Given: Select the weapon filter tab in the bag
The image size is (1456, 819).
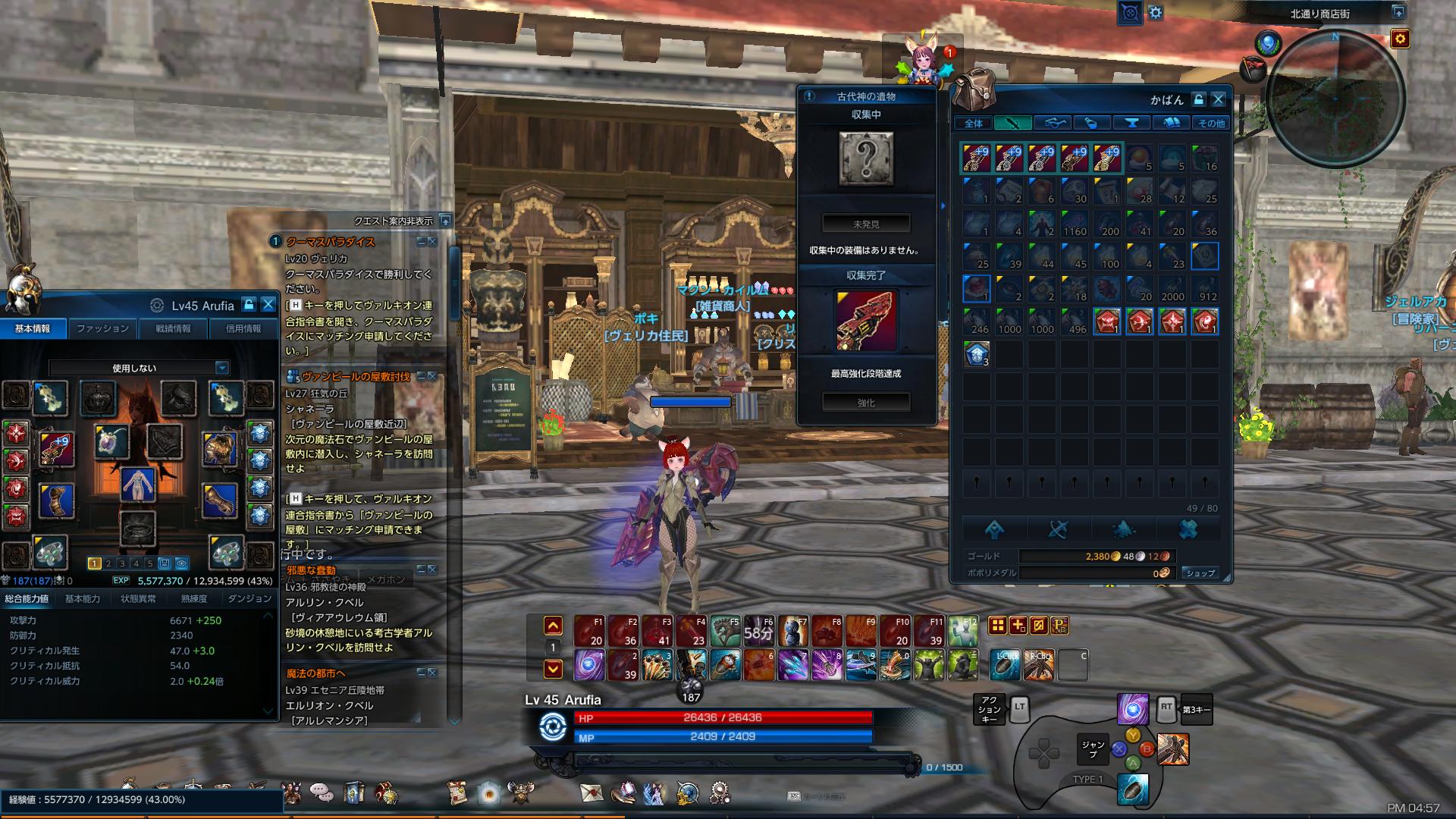Looking at the screenshot, I should click(x=1013, y=122).
